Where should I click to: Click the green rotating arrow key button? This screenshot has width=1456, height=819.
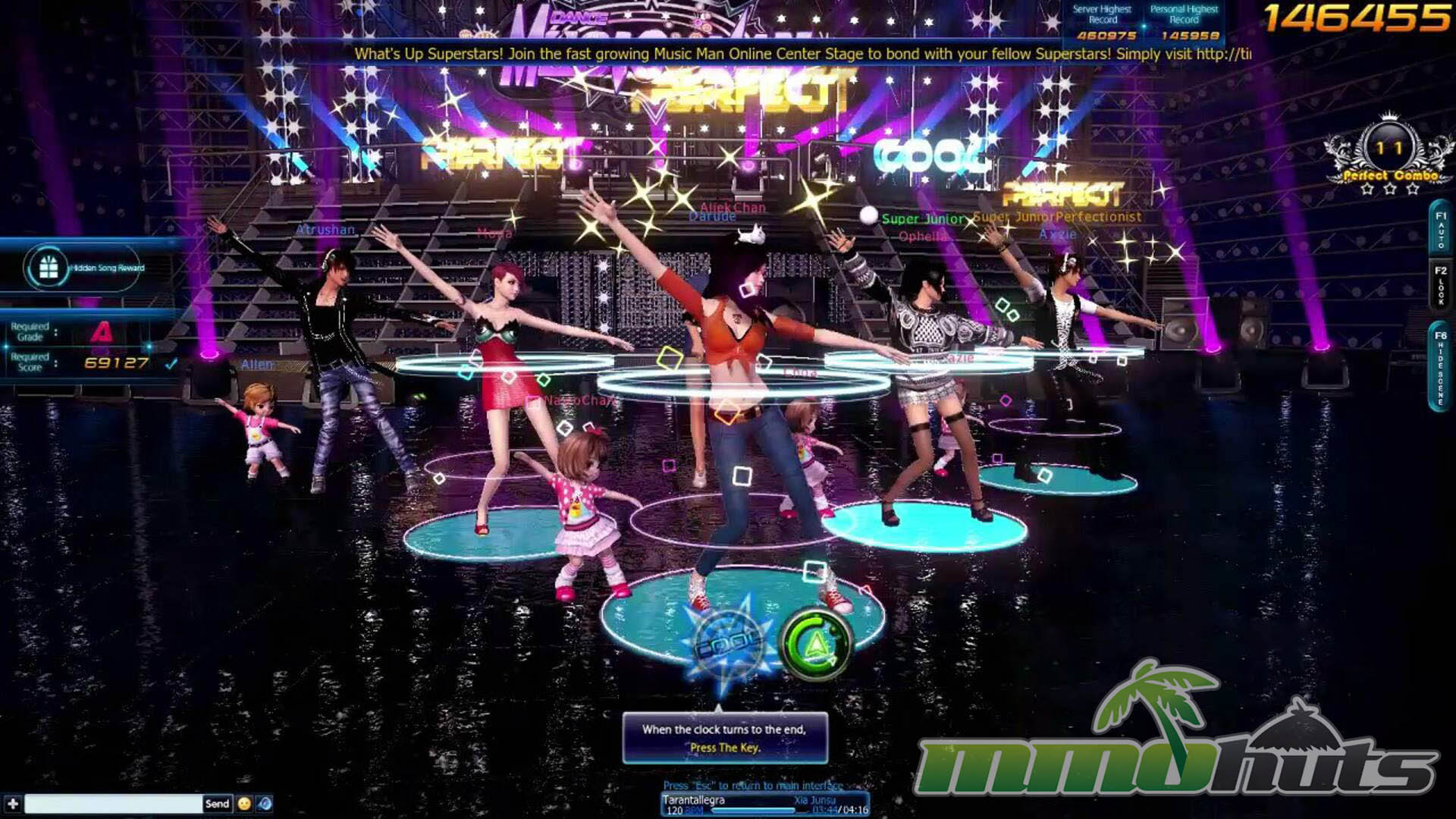click(815, 644)
